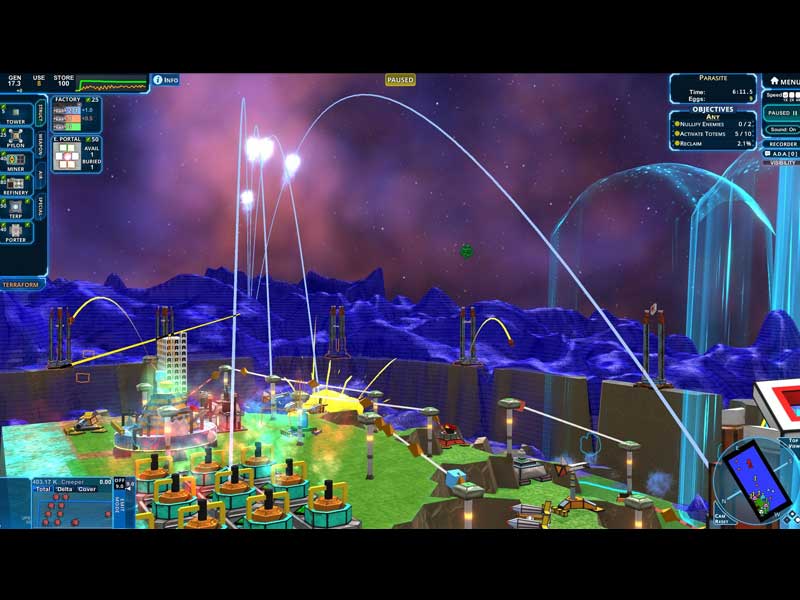Switch to the Struct build tab
800x600 pixels.
[x=41, y=111]
